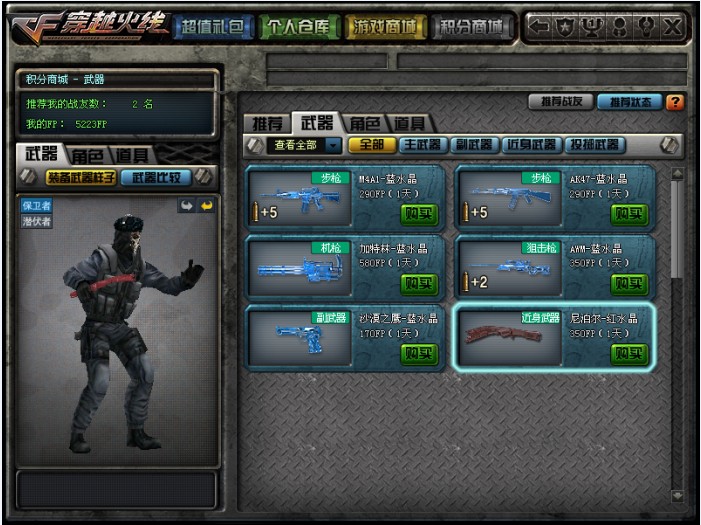Open the 推荐状态 recommendation status
The height and width of the screenshot is (525, 701).
(629, 101)
